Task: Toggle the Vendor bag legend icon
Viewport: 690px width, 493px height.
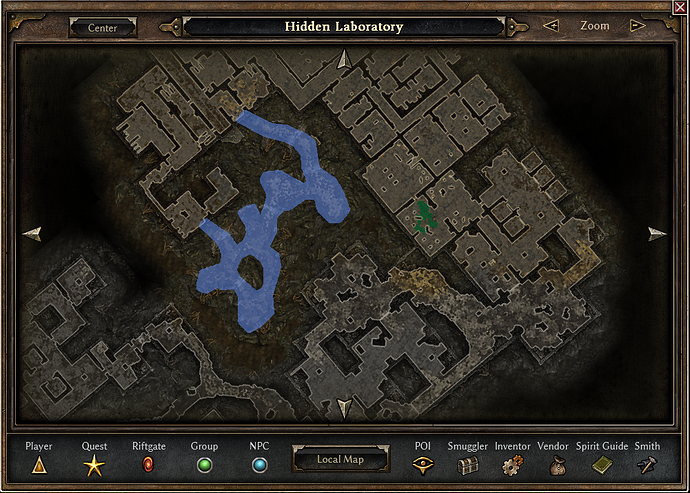Action: point(553,465)
